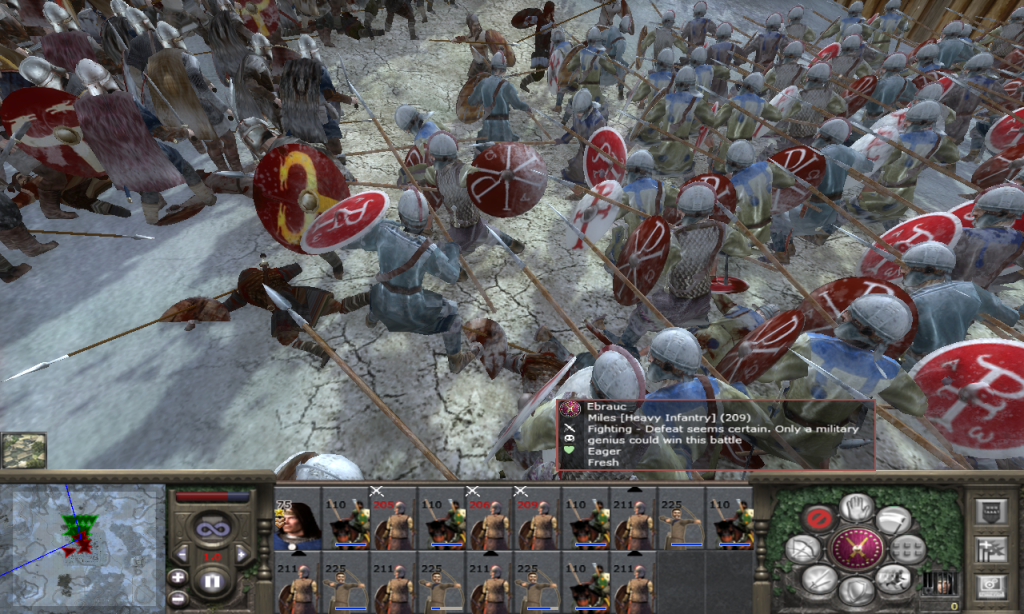
Task: Click the crossed swords rally button
Action: coord(856,549)
